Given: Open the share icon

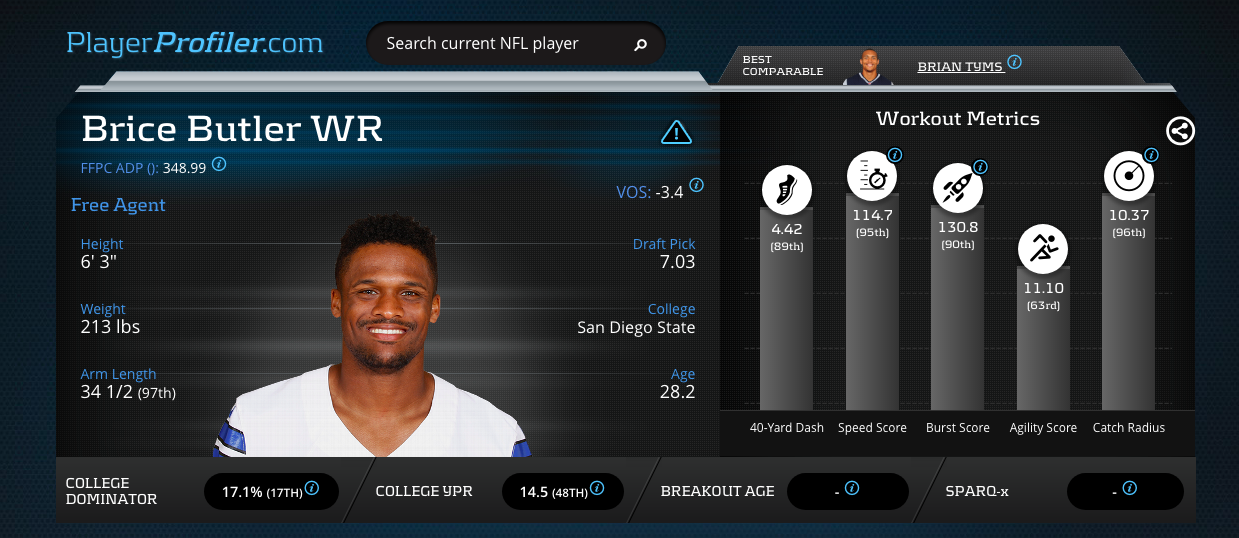Looking at the screenshot, I should 1180,130.
